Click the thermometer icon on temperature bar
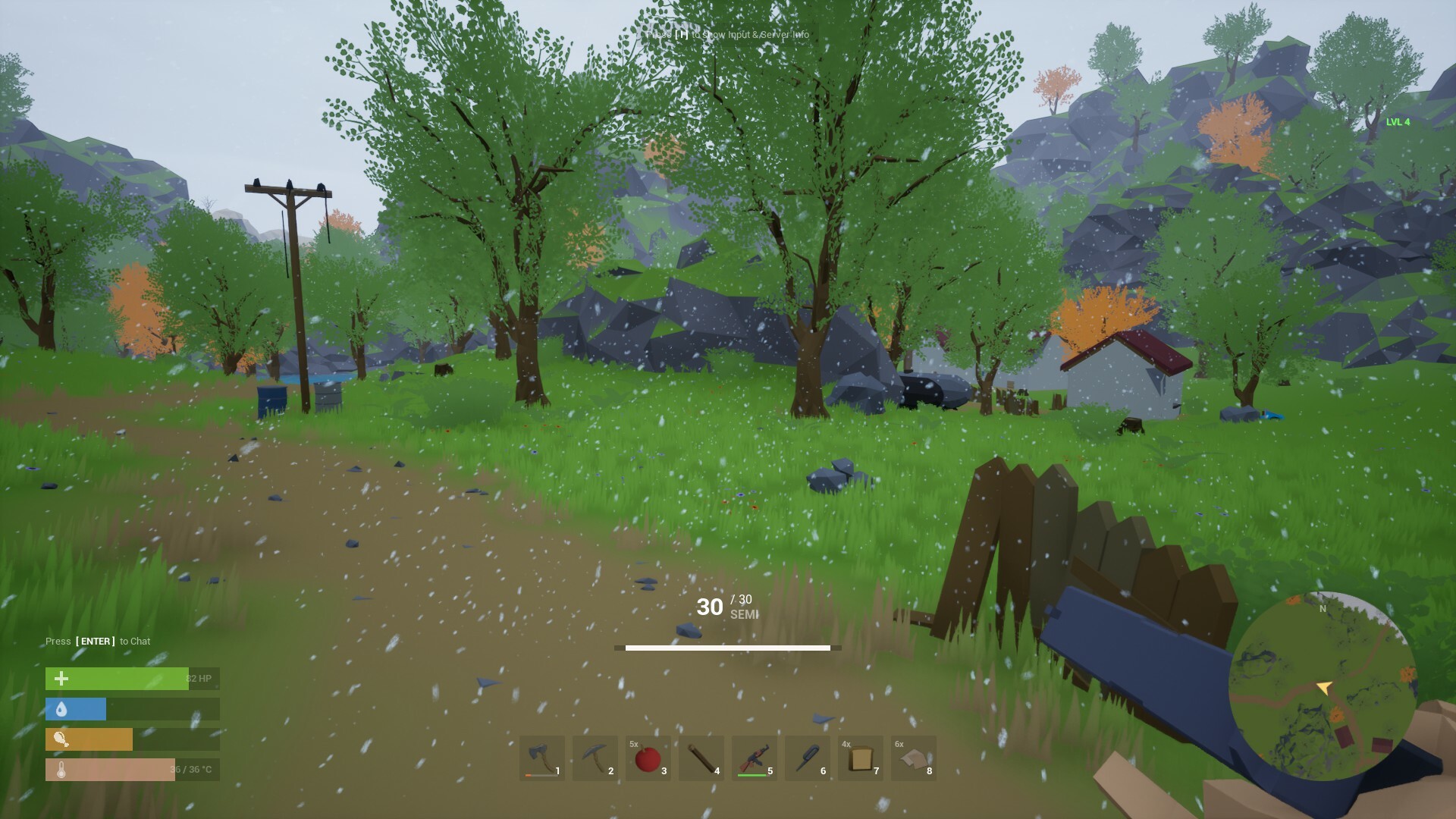1456x819 pixels. click(61, 770)
